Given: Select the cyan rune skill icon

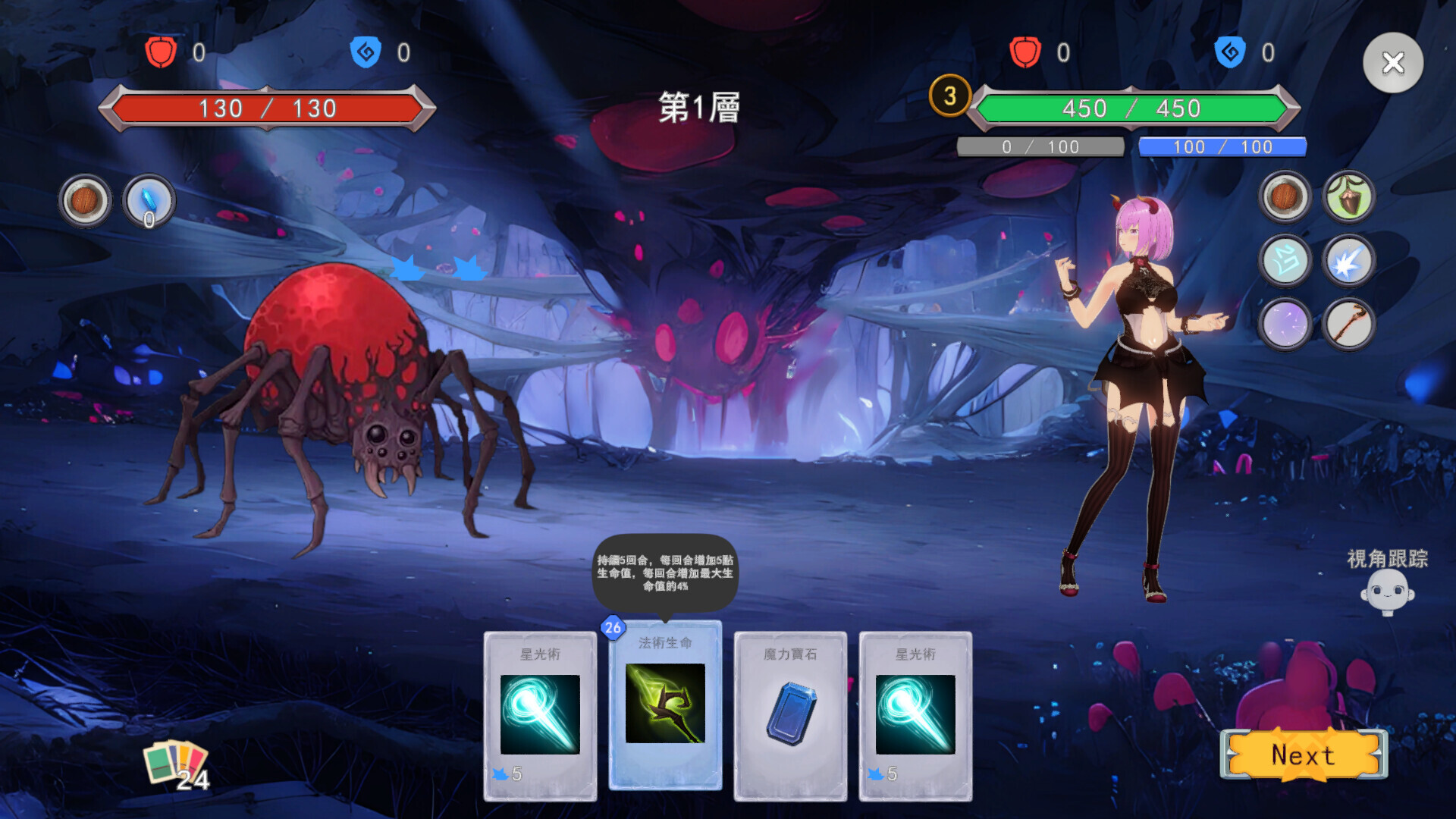Looking at the screenshot, I should point(1285,261).
